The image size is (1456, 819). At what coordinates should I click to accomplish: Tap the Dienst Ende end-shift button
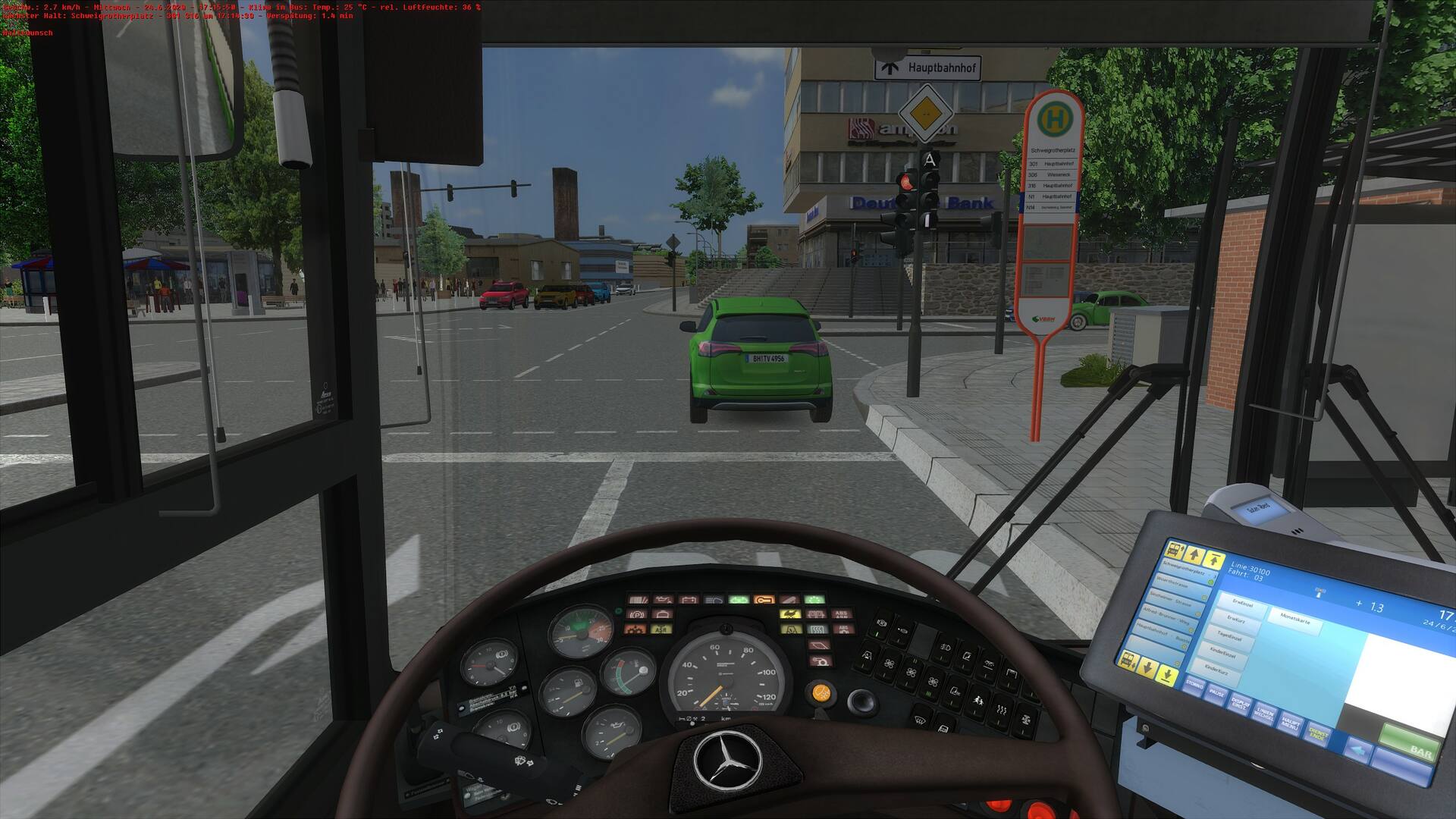pyautogui.click(x=1318, y=734)
